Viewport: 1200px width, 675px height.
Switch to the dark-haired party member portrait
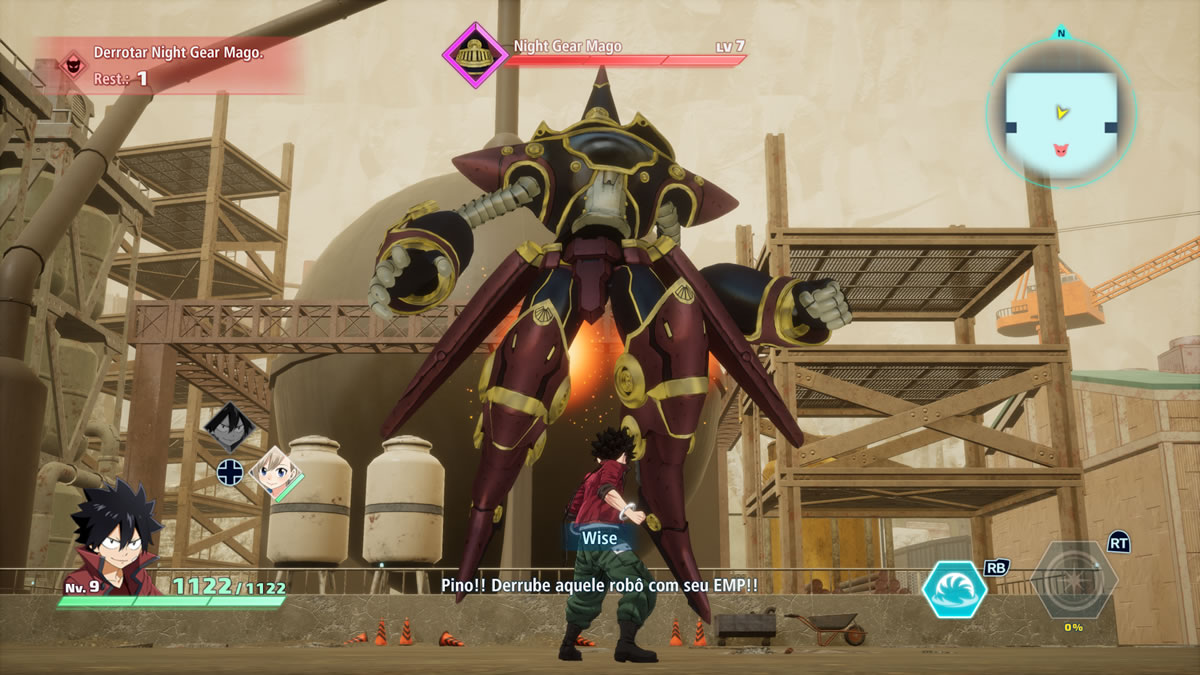[x=229, y=427]
